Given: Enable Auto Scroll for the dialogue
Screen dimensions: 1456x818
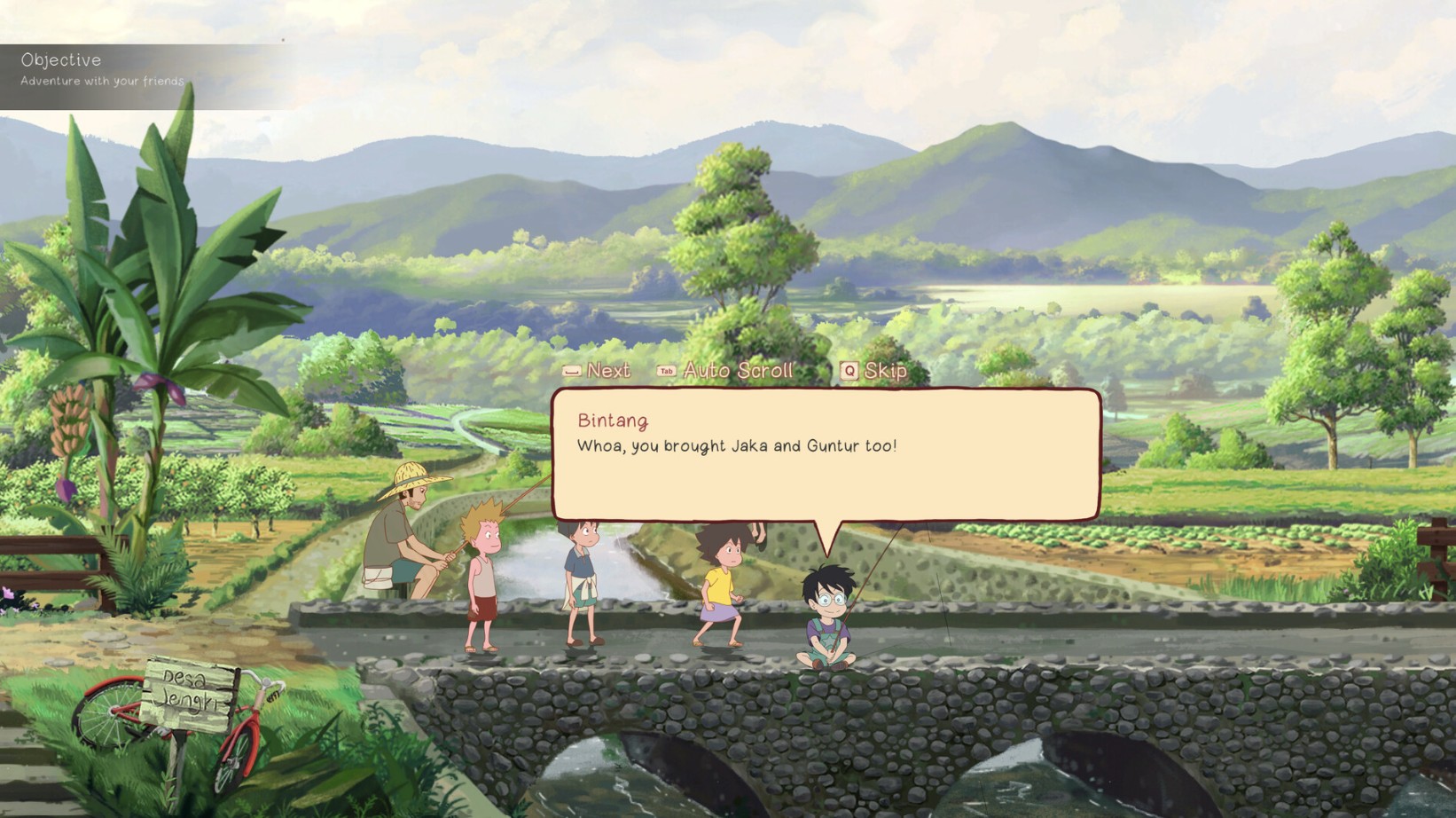Looking at the screenshot, I should point(739,371).
